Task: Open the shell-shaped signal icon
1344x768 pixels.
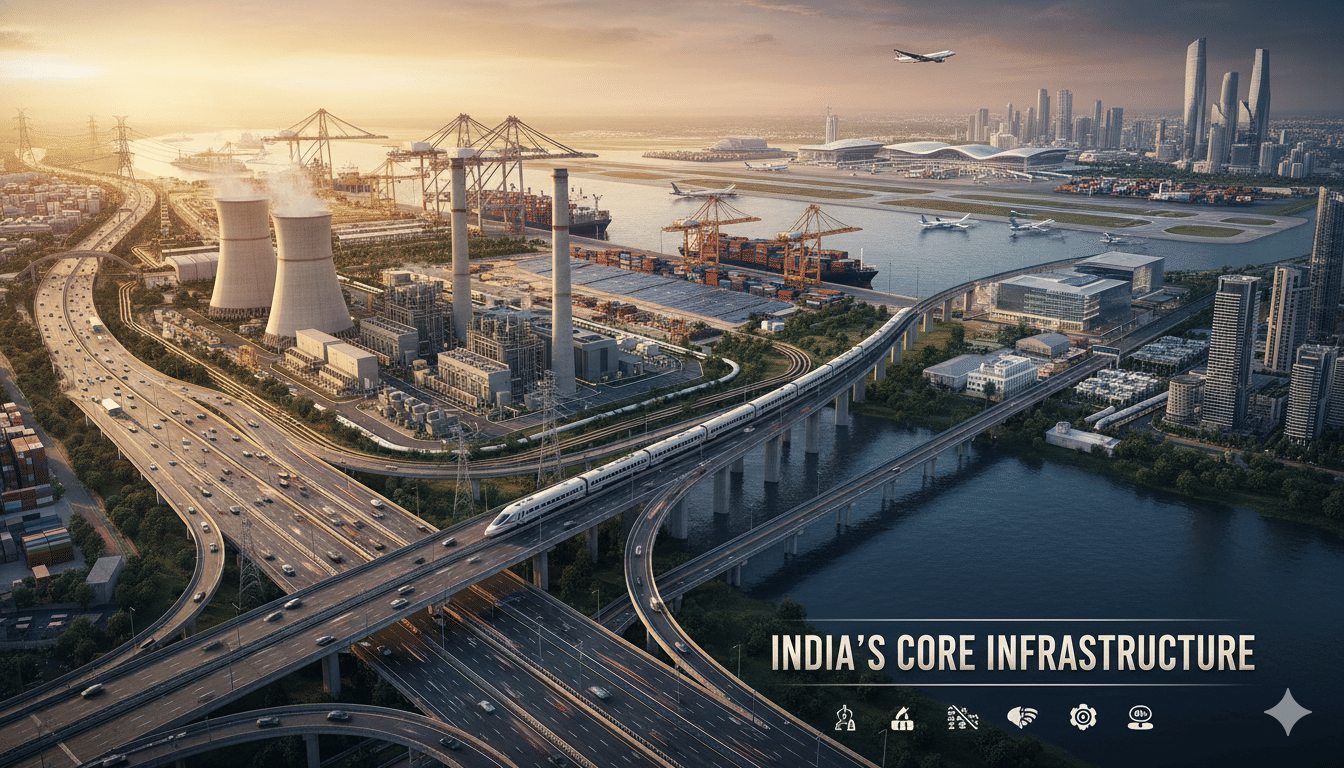Action: [x=1022, y=716]
